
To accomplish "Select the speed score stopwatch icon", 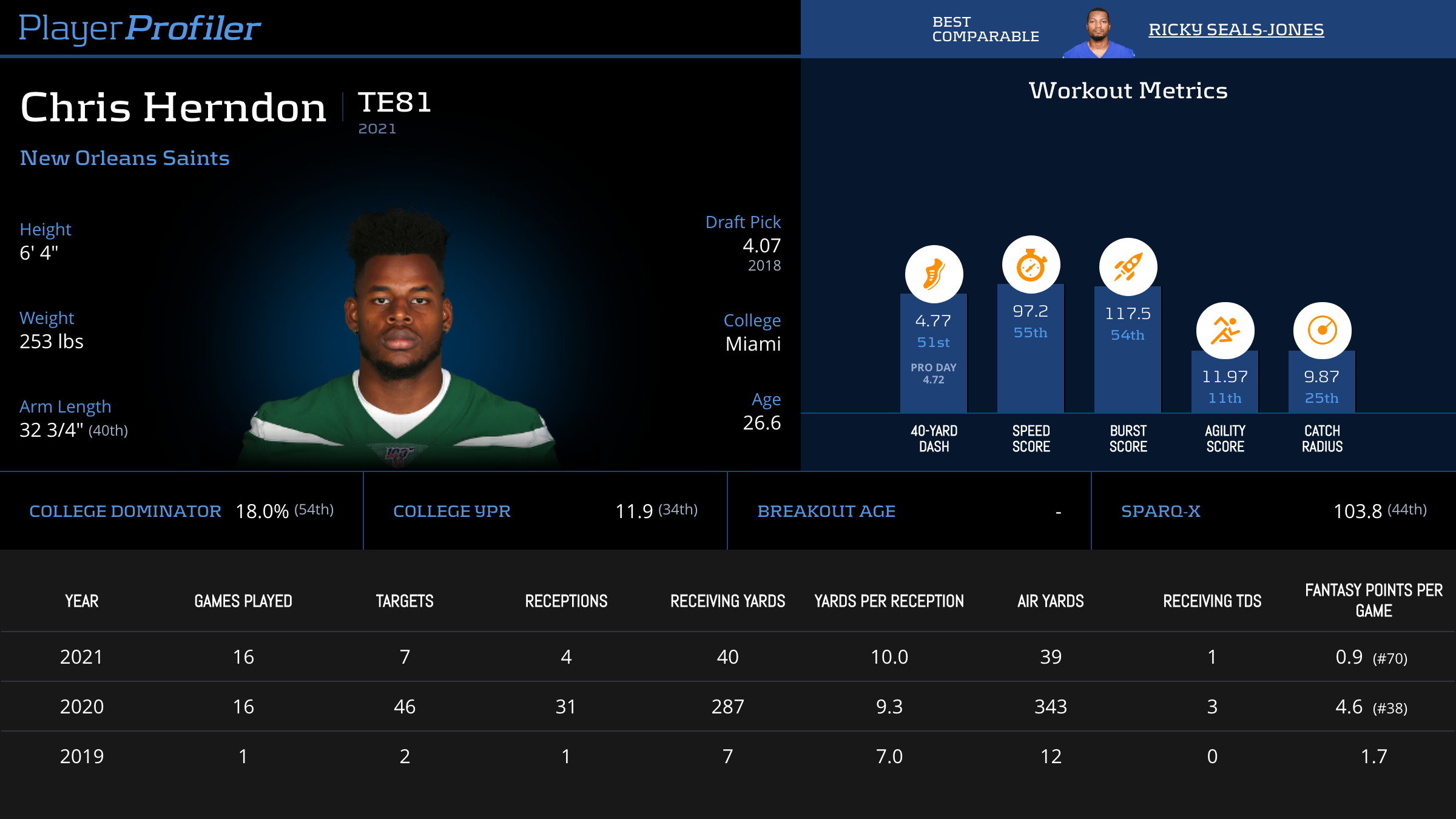I will click(x=1031, y=265).
